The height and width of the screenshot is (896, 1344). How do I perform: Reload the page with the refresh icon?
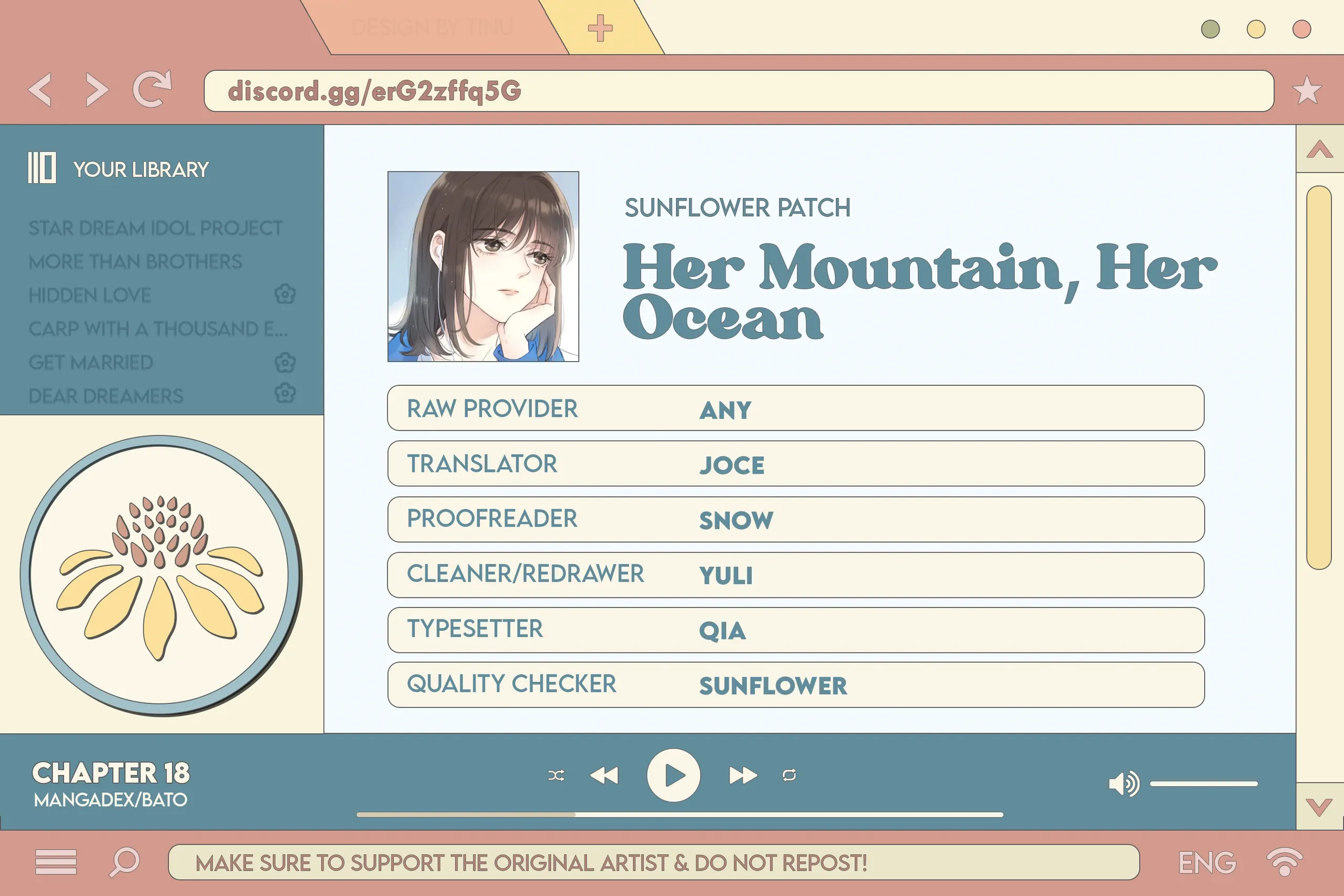(x=152, y=89)
